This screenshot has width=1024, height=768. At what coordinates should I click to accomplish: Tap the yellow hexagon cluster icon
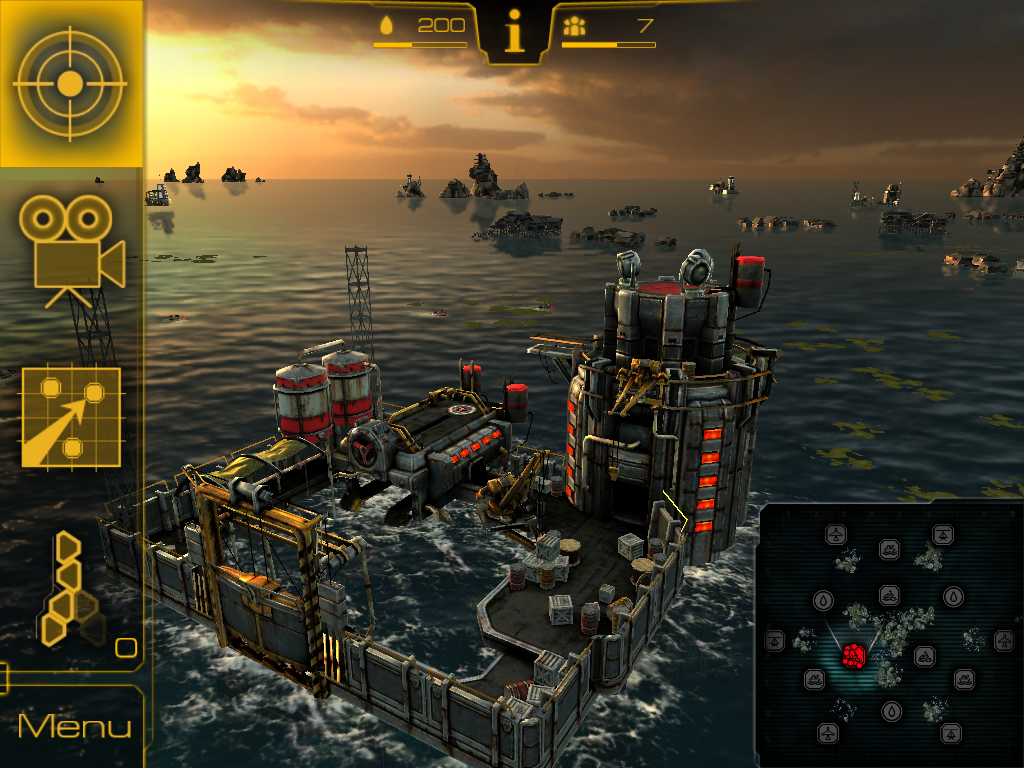70,590
